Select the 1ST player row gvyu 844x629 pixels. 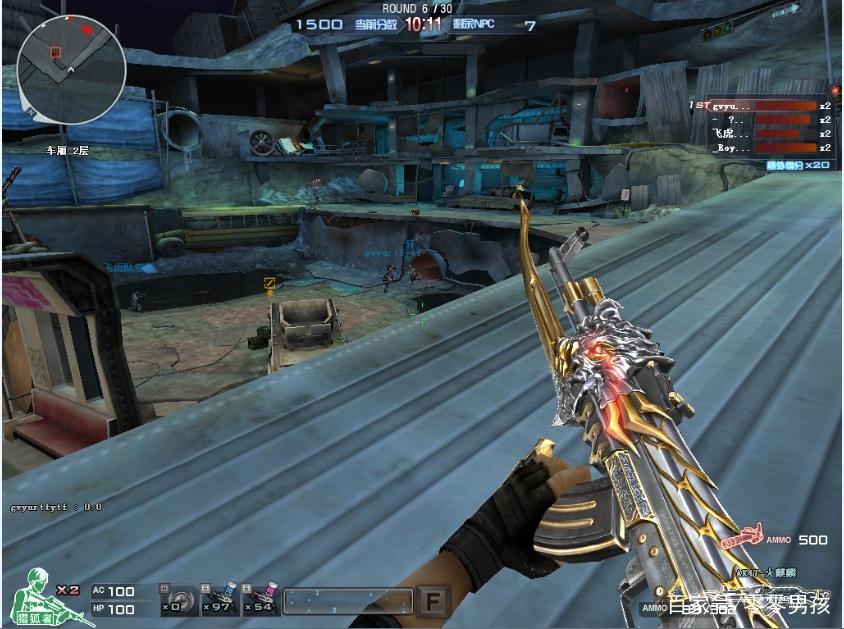click(x=762, y=105)
